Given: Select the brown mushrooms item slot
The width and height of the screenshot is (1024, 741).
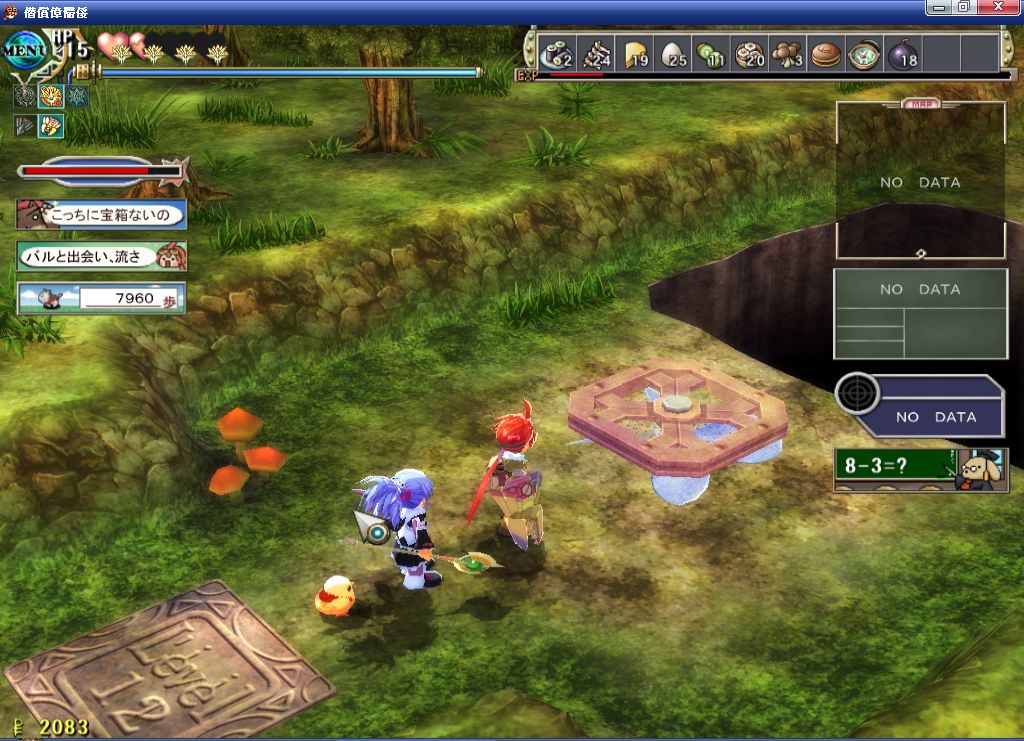Looking at the screenshot, I should click(787, 54).
